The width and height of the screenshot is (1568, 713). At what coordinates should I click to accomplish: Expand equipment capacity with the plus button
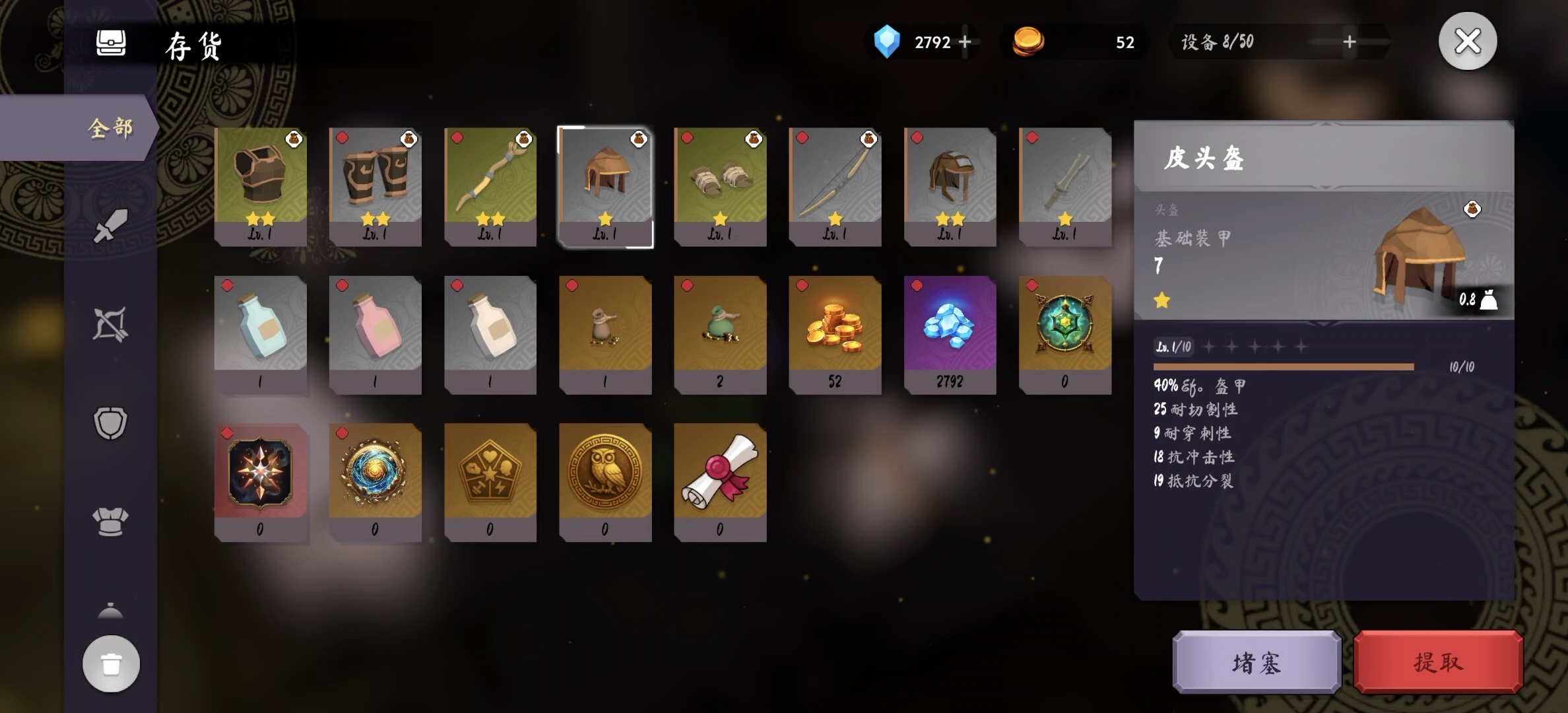pos(1350,42)
